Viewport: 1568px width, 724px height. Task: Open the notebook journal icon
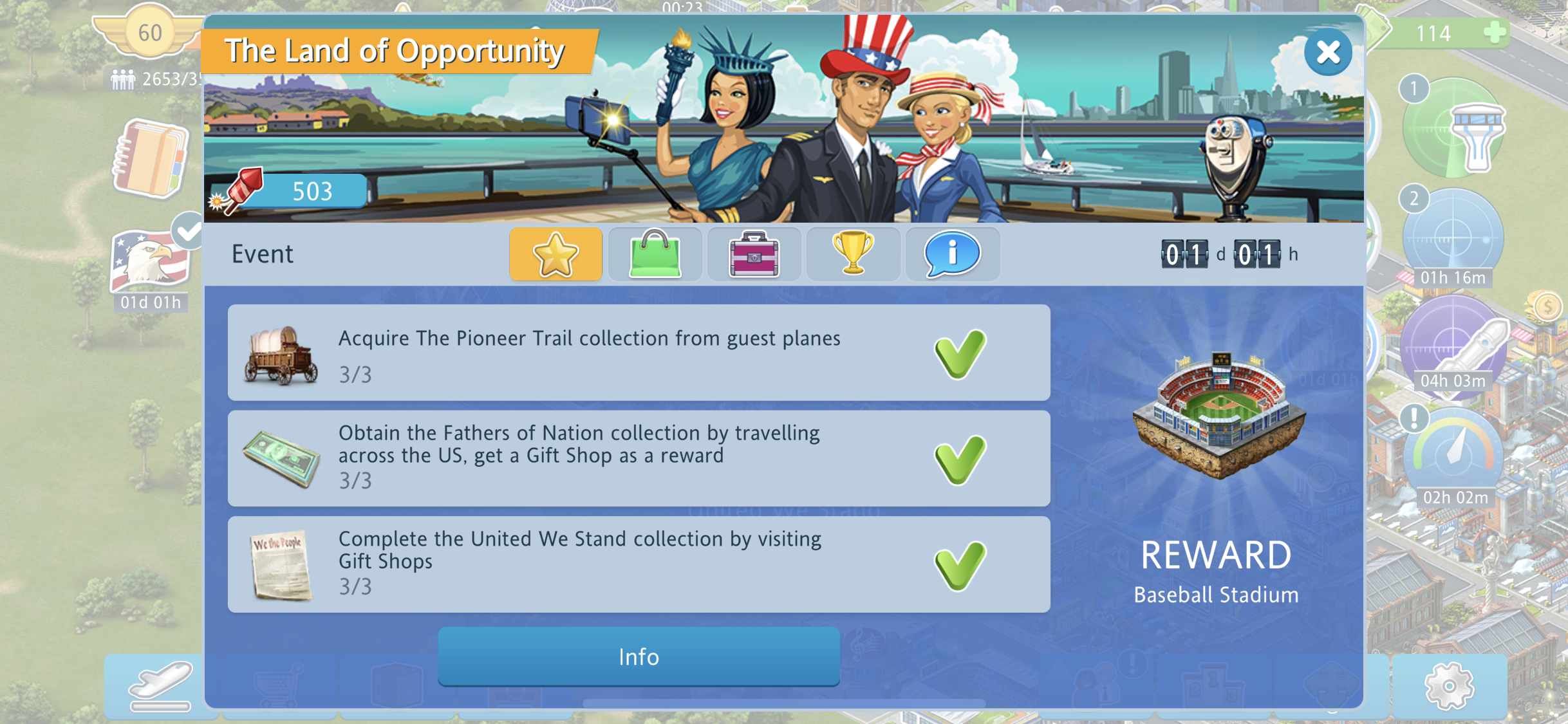151,158
